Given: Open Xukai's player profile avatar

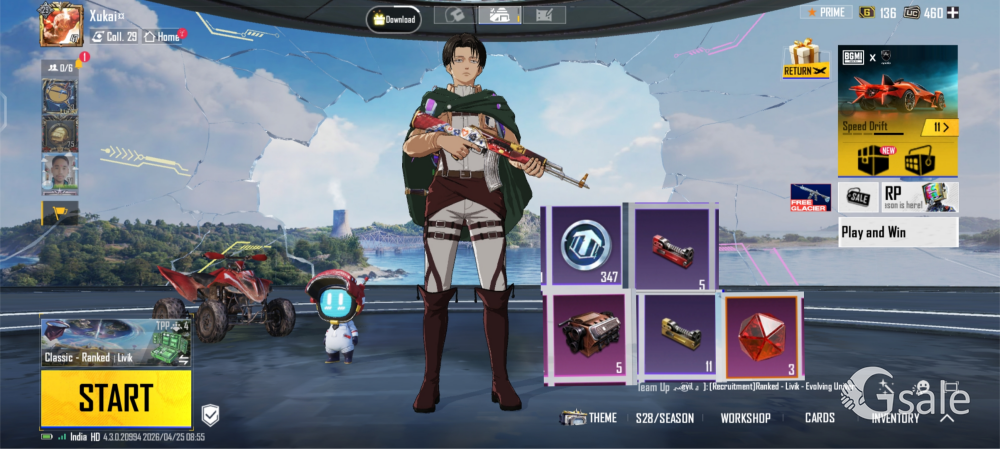Looking at the screenshot, I should (x=61, y=24).
